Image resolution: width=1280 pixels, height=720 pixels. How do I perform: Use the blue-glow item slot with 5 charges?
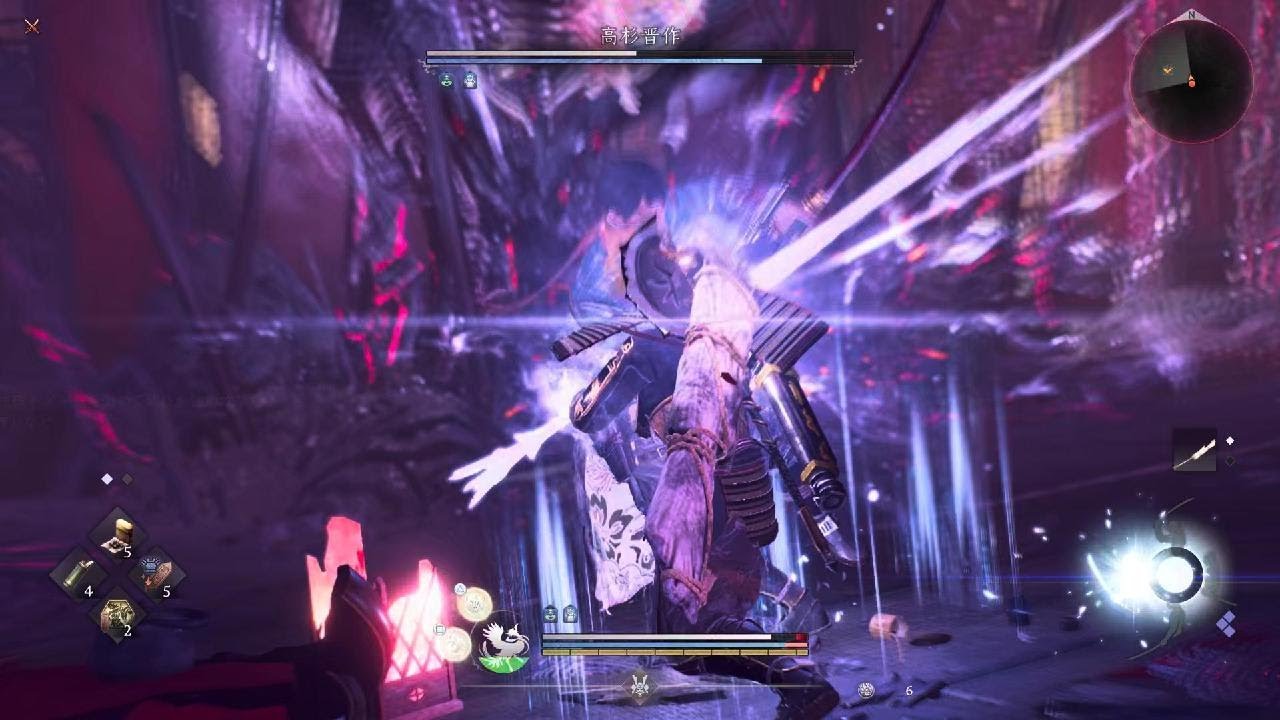click(x=156, y=575)
